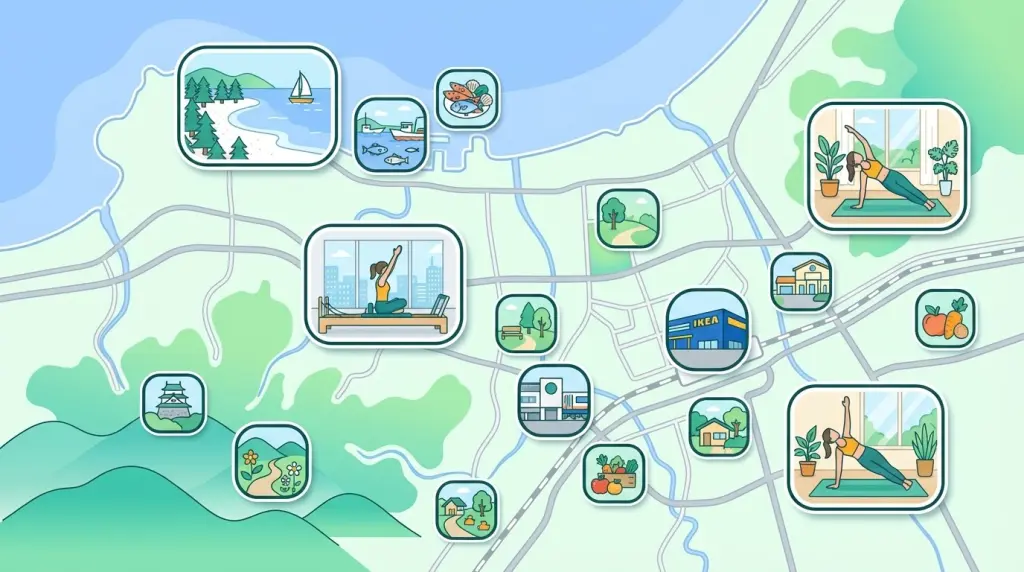Open the vegetable crate market marker
This screenshot has height=572, width=1024.
click(x=613, y=473)
